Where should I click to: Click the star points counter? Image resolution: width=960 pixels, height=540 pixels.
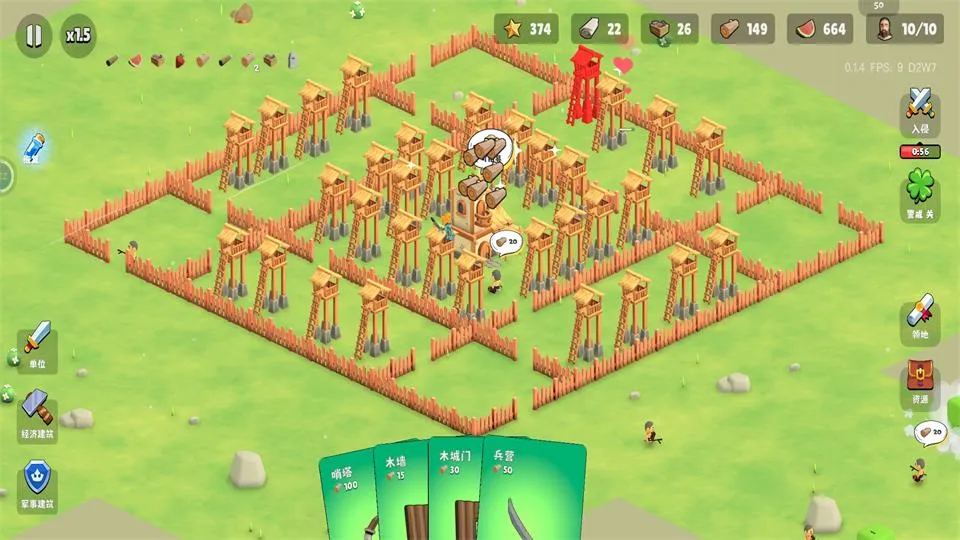pyautogui.click(x=527, y=29)
